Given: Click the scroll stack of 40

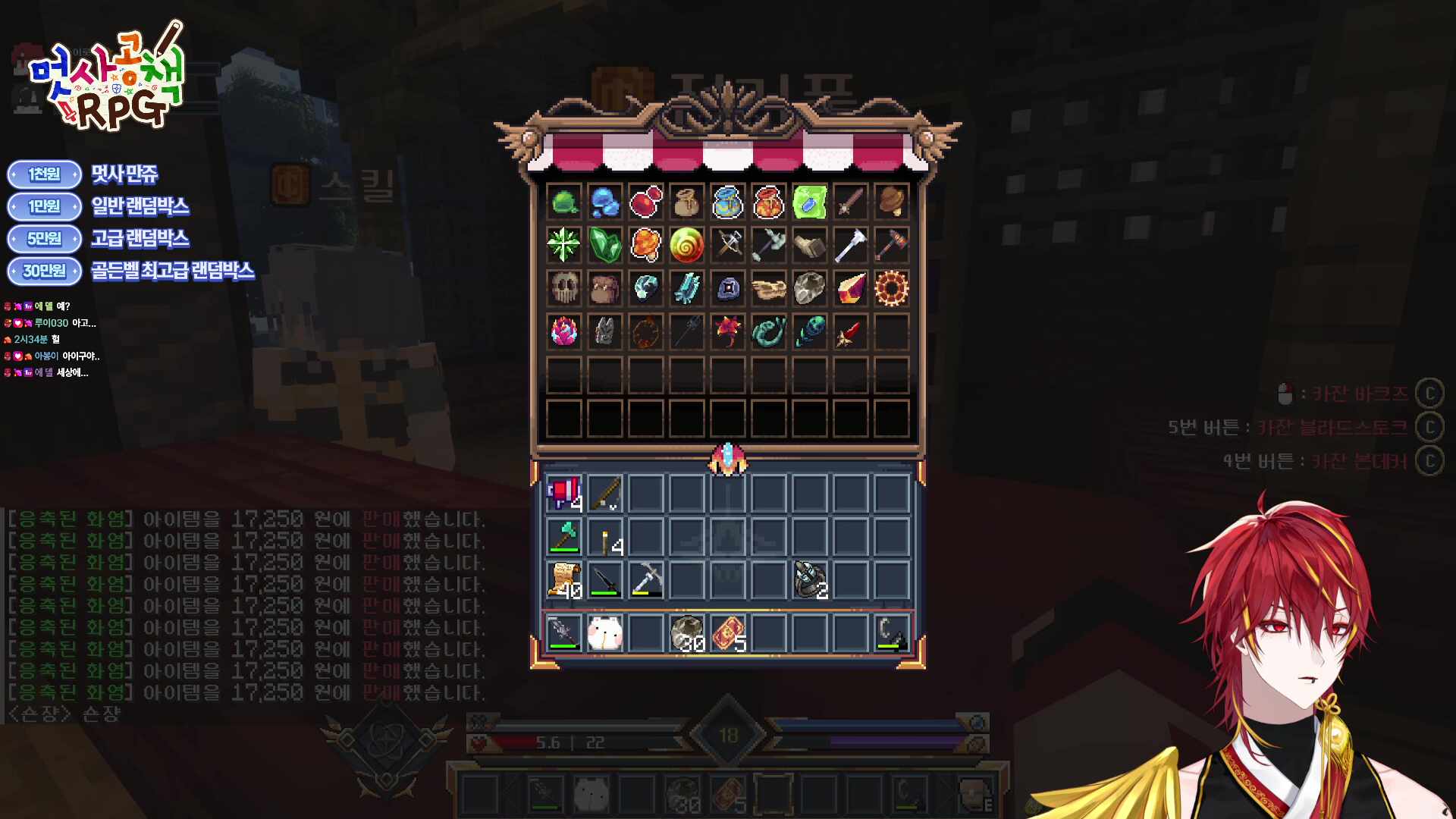Looking at the screenshot, I should coord(564,579).
